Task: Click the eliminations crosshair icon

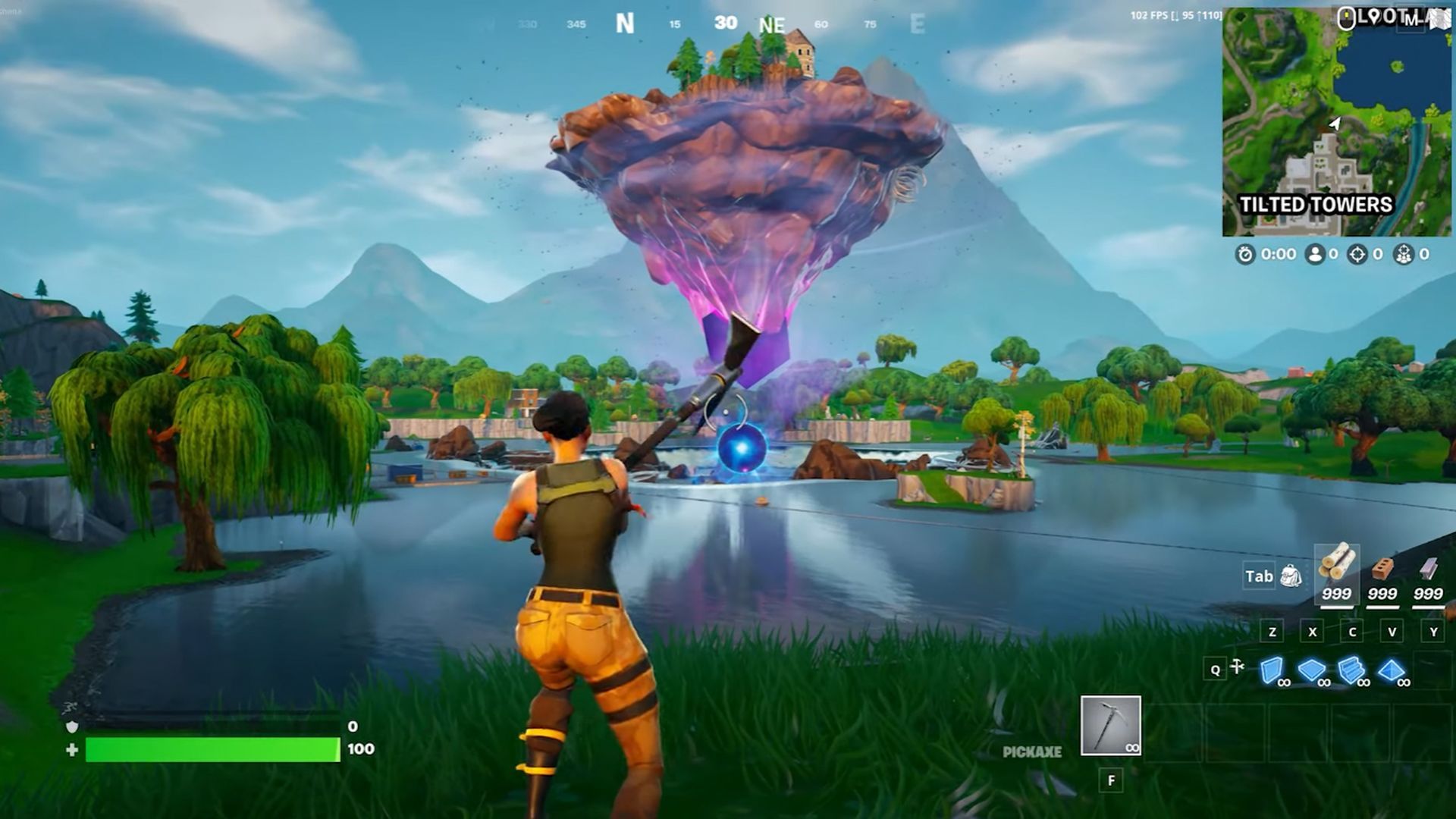Action: point(1356,254)
